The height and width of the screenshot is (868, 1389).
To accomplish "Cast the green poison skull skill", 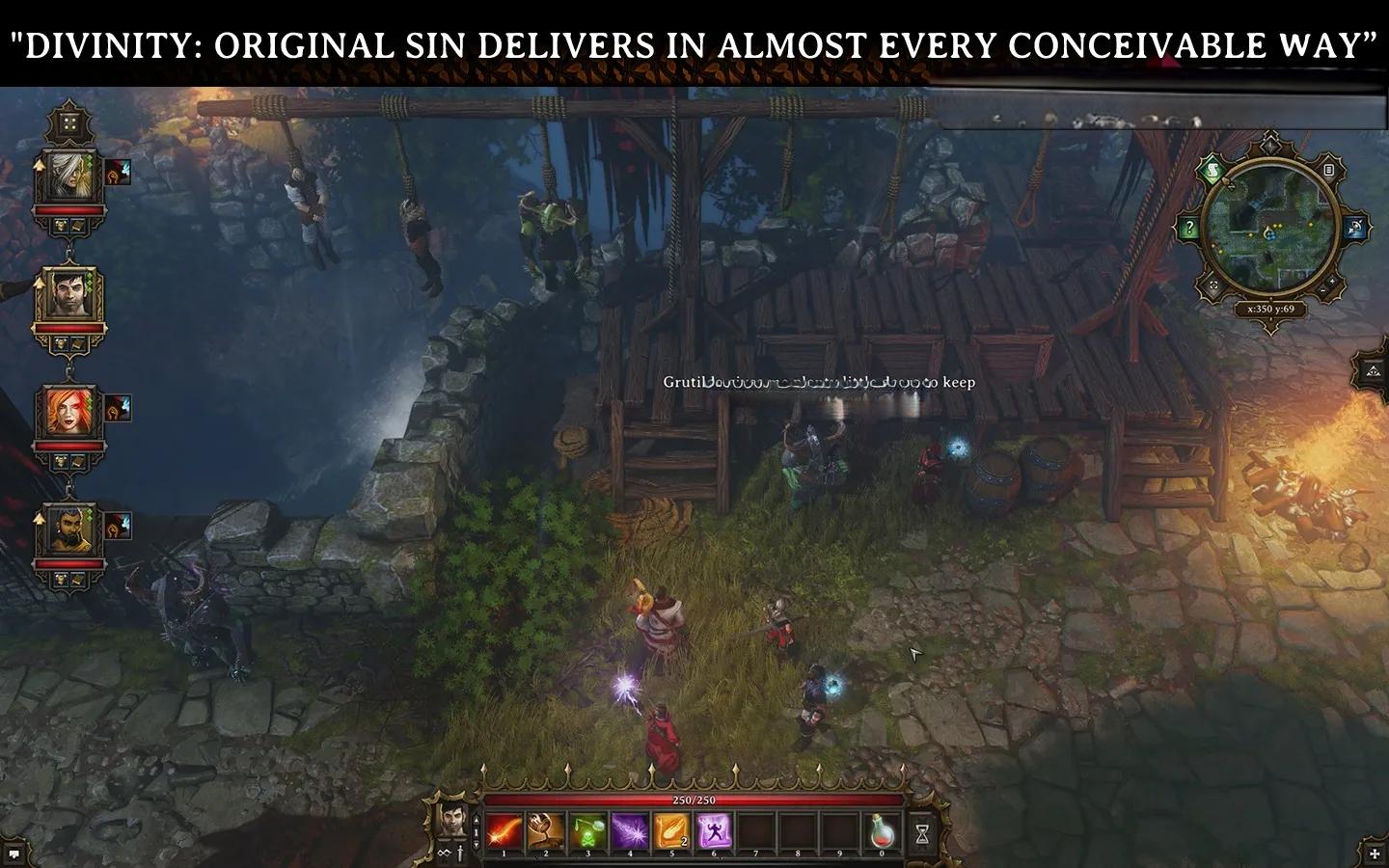I will pos(588,831).
